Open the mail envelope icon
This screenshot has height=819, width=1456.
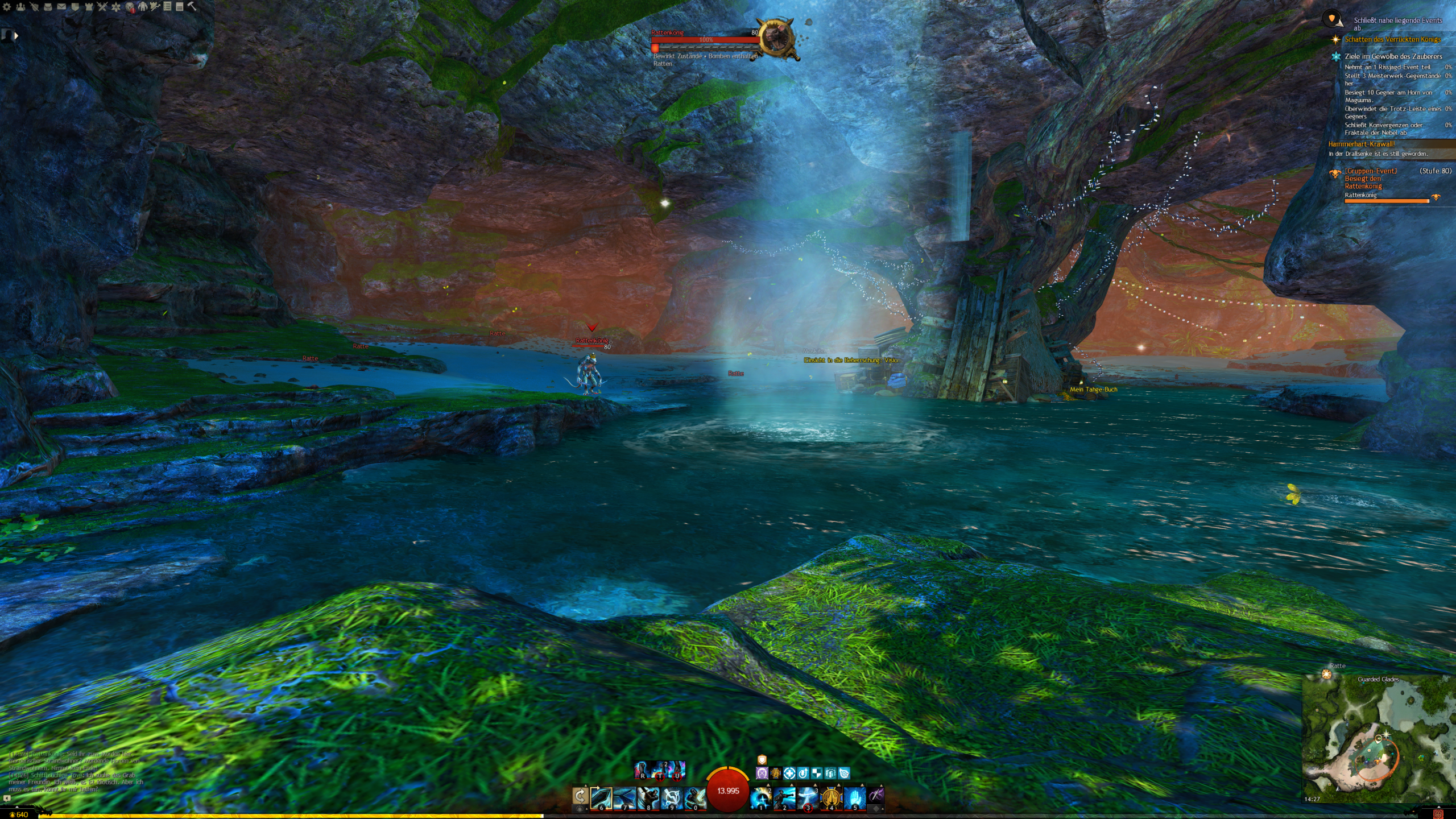coord(61,7)
